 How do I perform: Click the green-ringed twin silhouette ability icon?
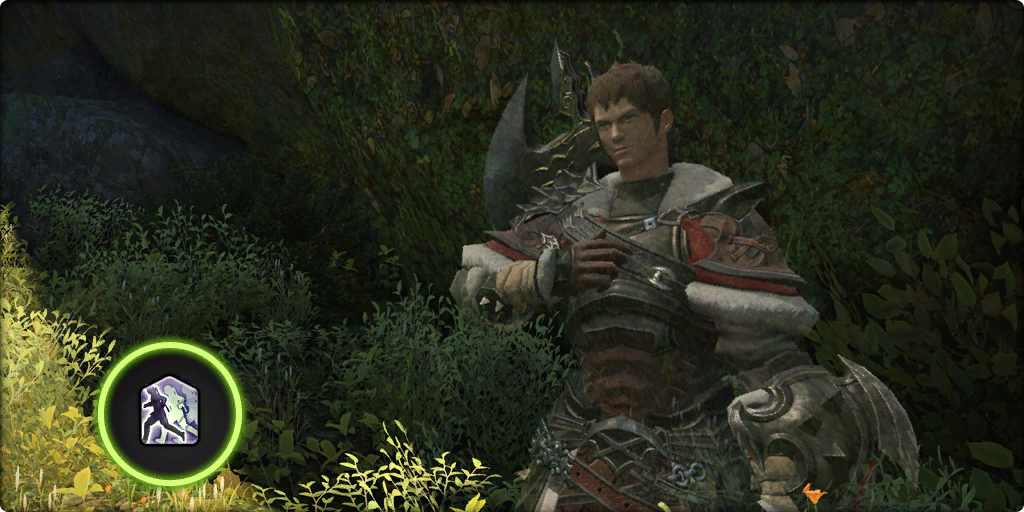pyautogui.click(x=170, y=412)
